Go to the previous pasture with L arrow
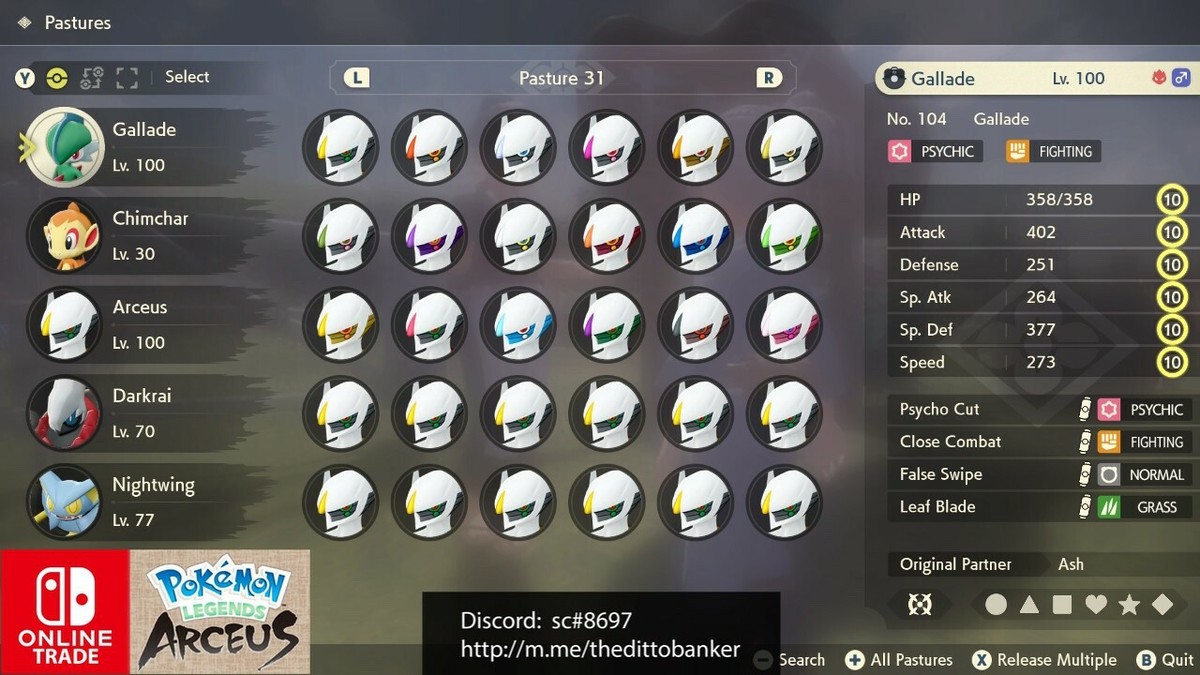1200x675 pixels. tap(356, 78)
